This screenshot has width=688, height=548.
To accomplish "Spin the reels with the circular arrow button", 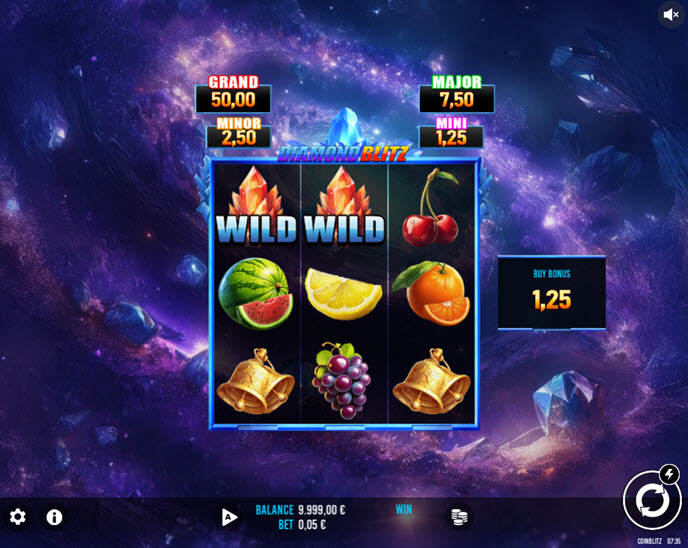I will point(651,500).
